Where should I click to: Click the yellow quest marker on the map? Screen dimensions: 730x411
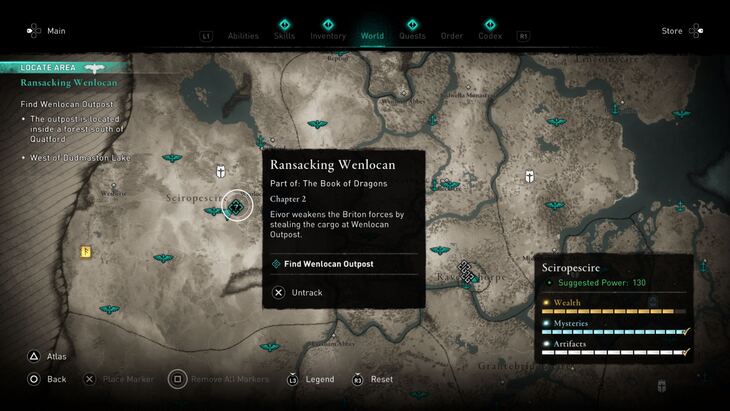[x=87, y=252]
